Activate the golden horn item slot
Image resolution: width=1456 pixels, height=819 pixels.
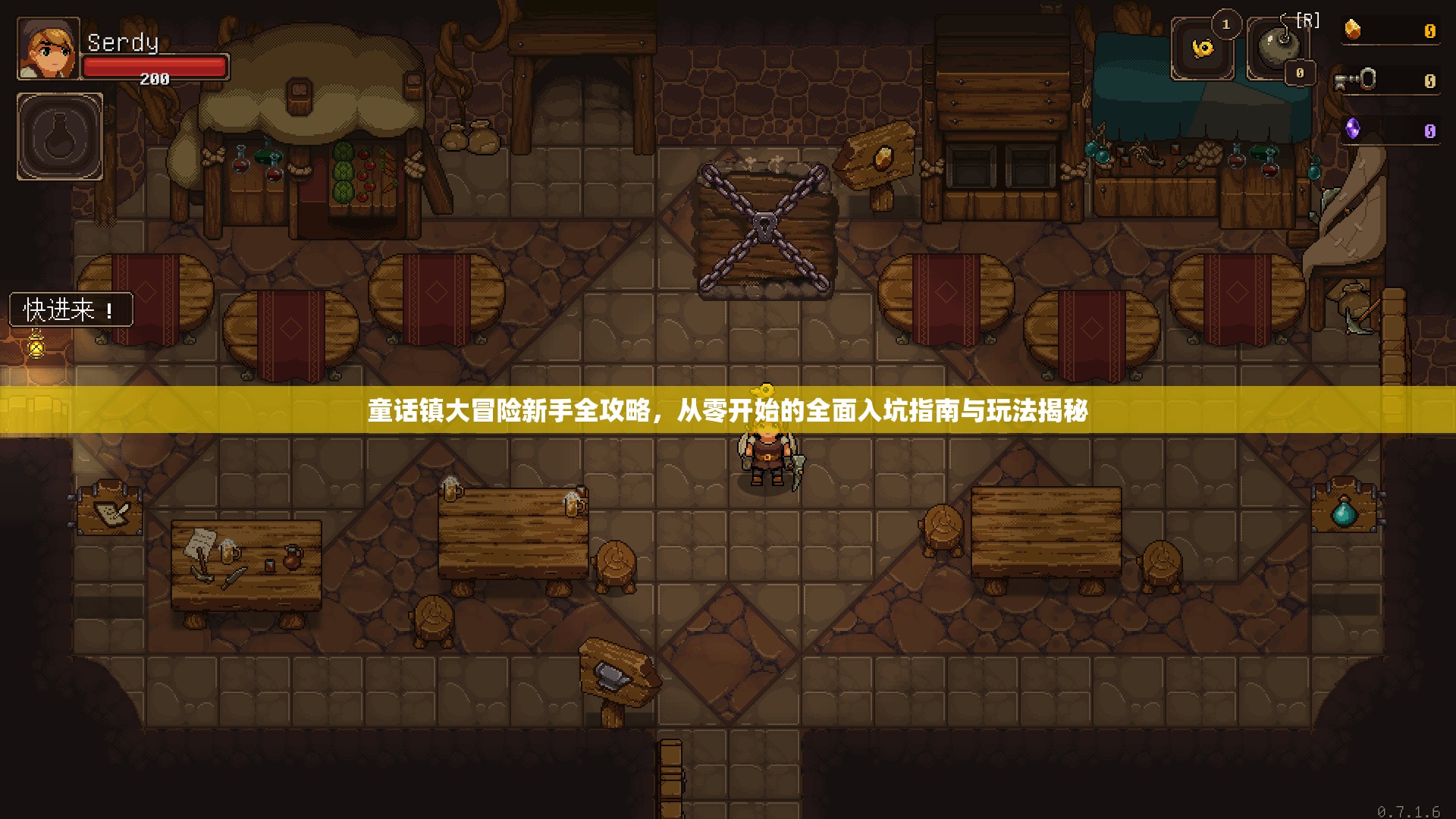pyautogui.click(x=1203, y=49)
